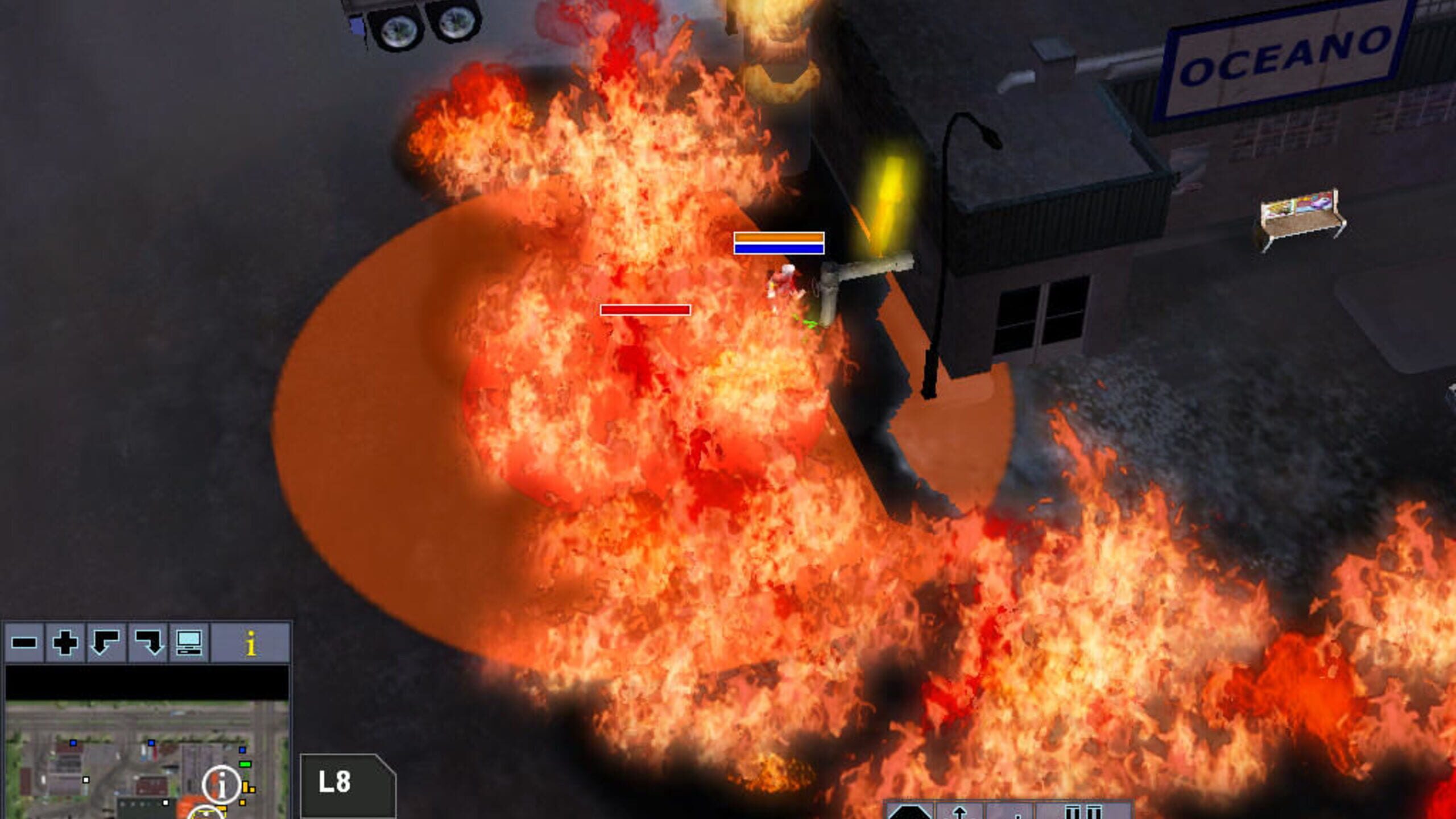Toggle the monitor display mode above the minimap
The image size is (1456, 819).
pos(189,643)
